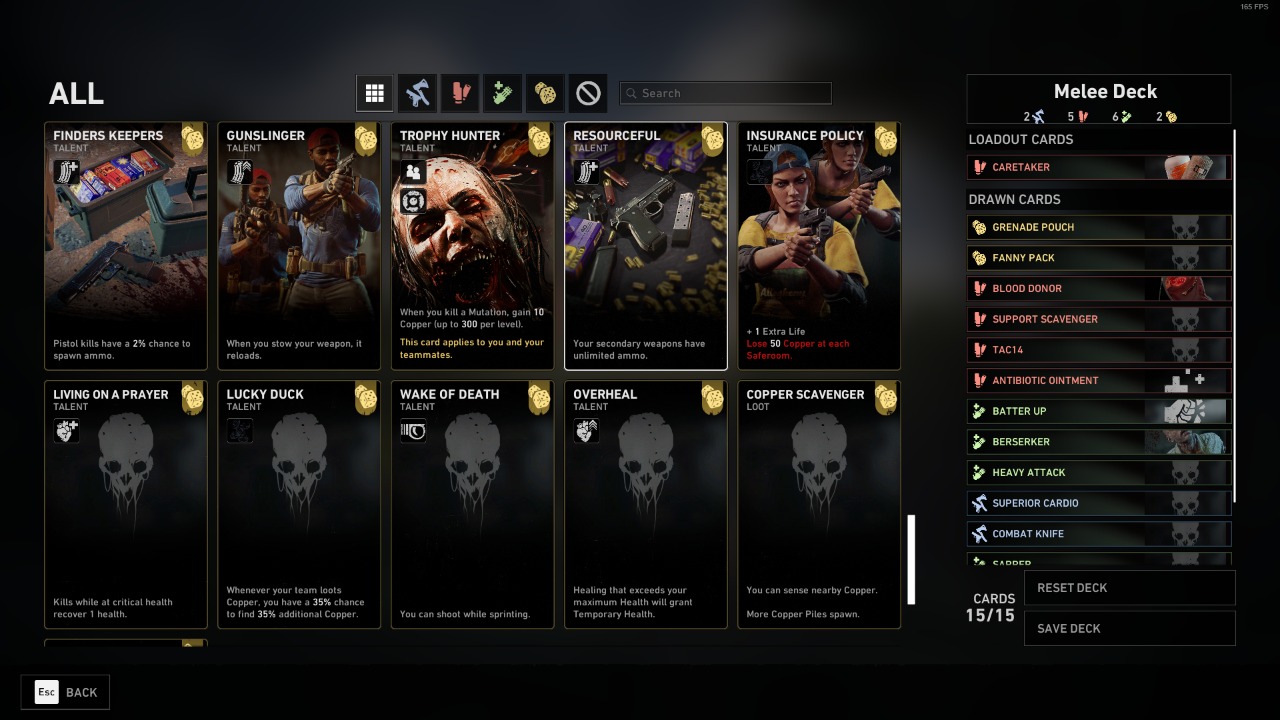The image size is (1280, 720).
Task: Filter cards by the no-symbol category
Action: (x=589, y=93)
